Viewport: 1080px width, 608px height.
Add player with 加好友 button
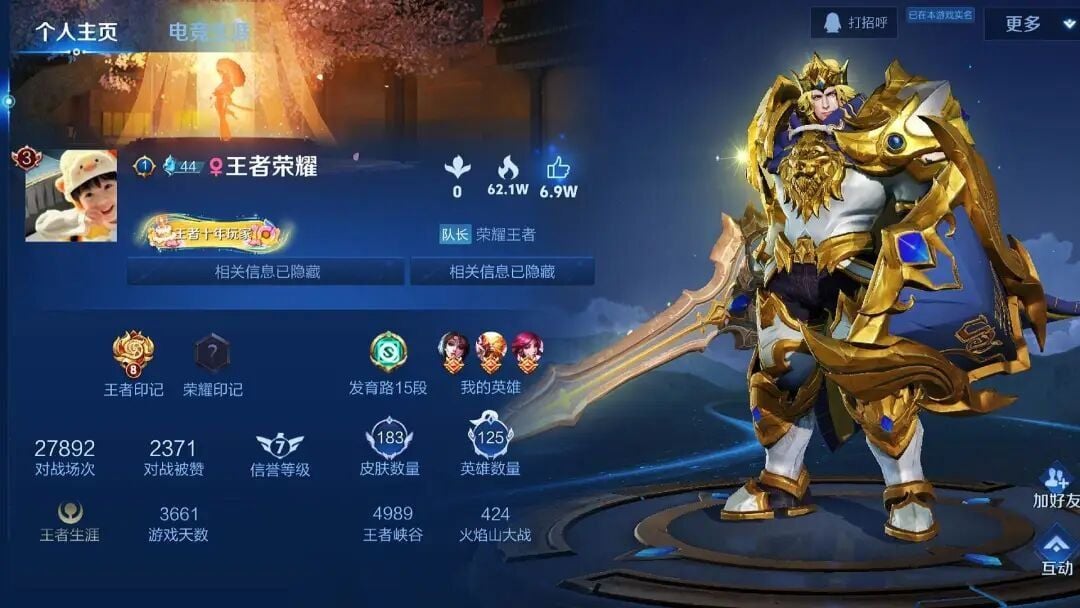[1055, 486]
